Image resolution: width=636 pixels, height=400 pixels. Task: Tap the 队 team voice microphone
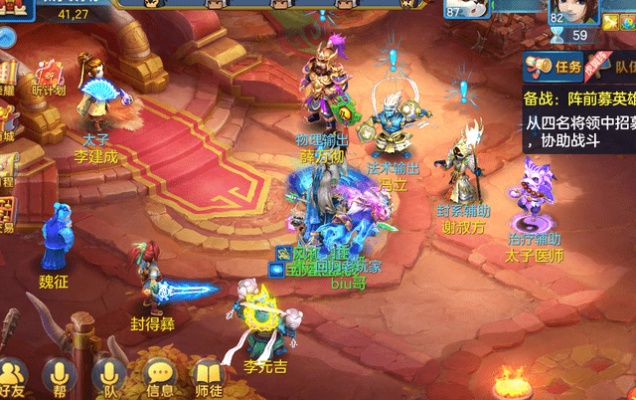110,377
